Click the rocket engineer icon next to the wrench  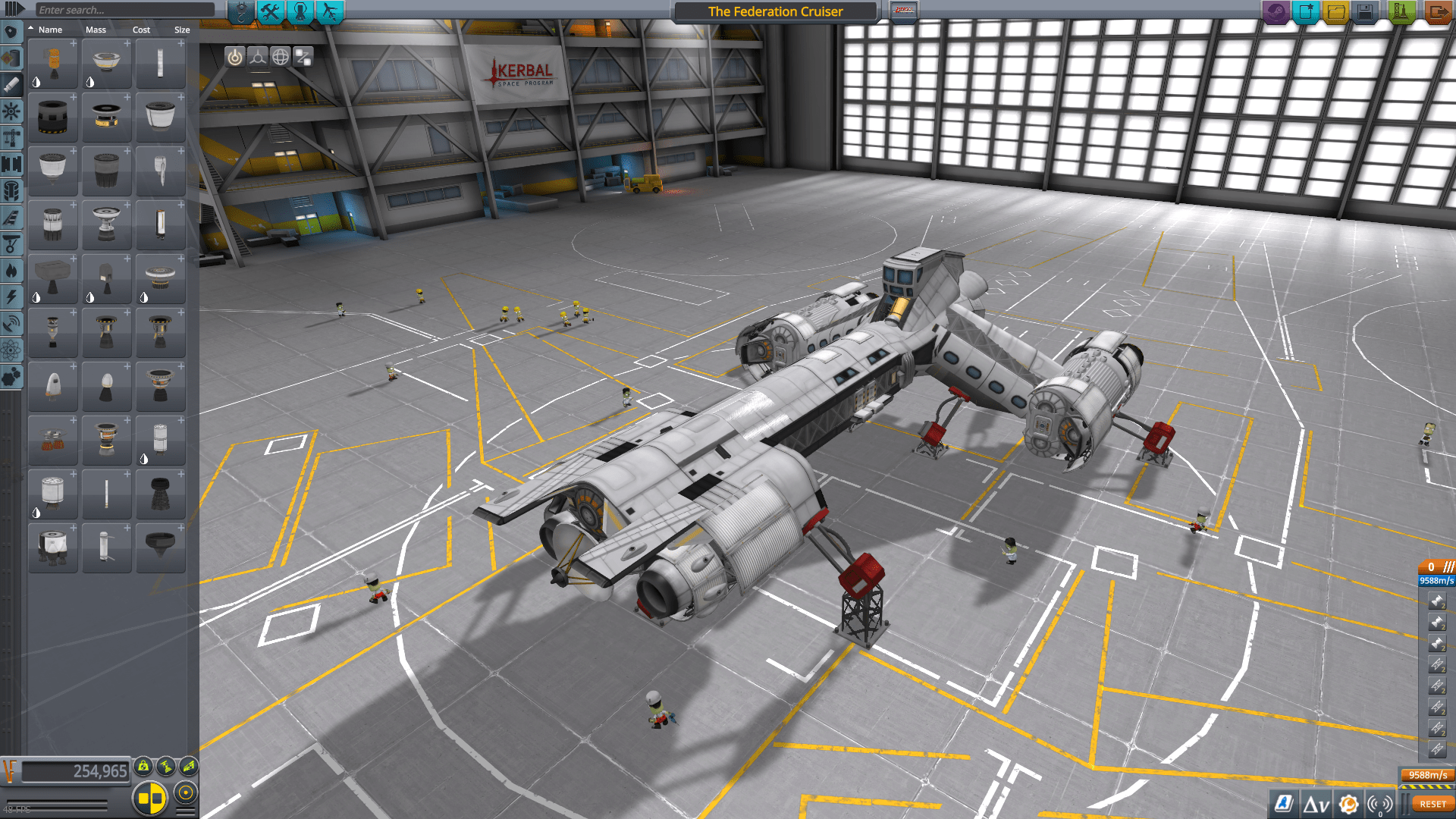tap(300, 11)
